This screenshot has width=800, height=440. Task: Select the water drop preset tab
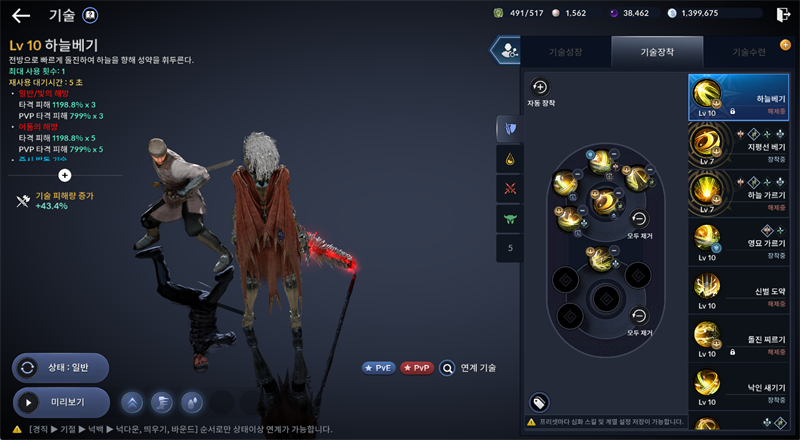(509, 158)
